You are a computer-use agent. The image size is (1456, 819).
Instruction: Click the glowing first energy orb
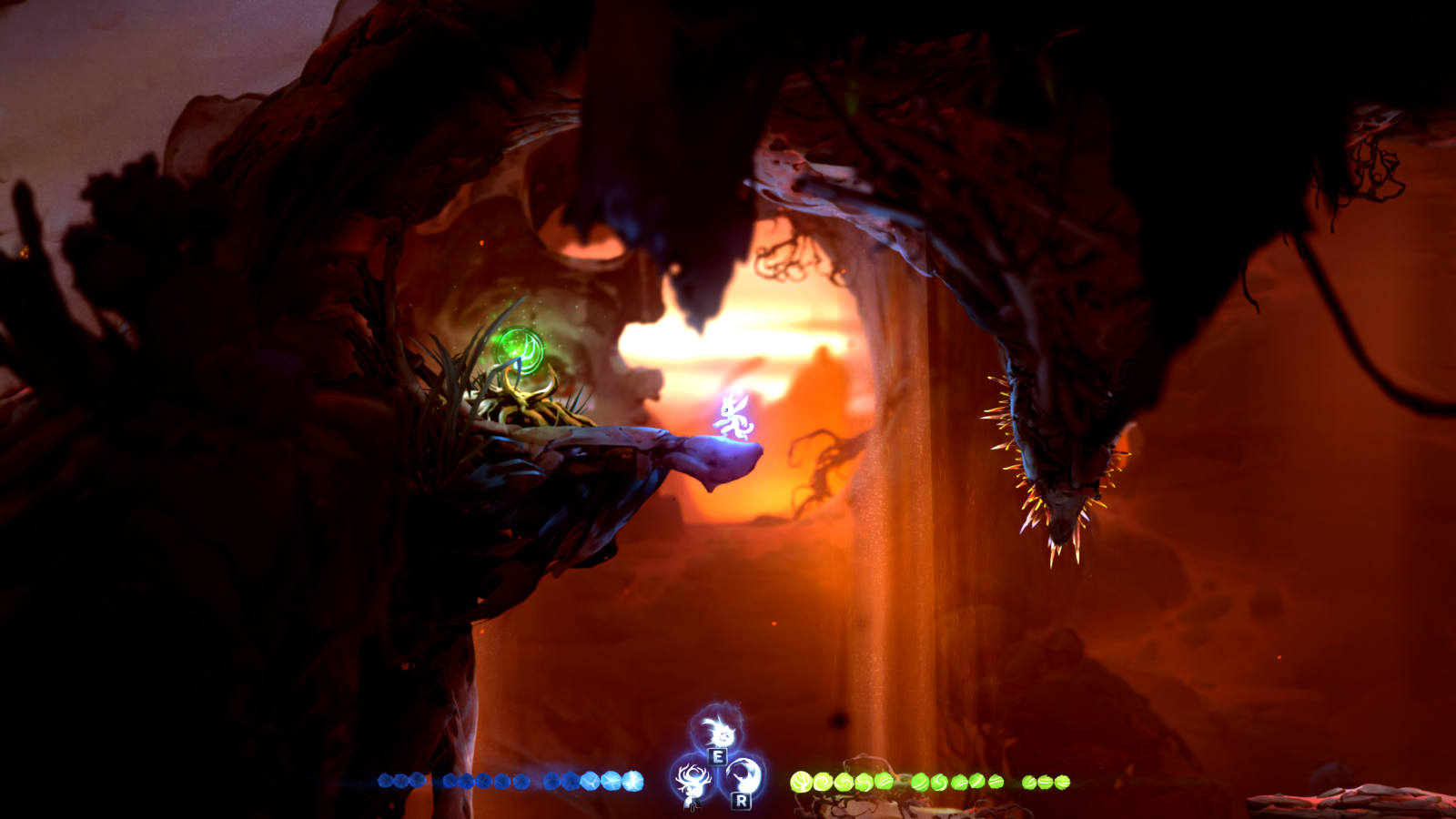pos(799,781)
